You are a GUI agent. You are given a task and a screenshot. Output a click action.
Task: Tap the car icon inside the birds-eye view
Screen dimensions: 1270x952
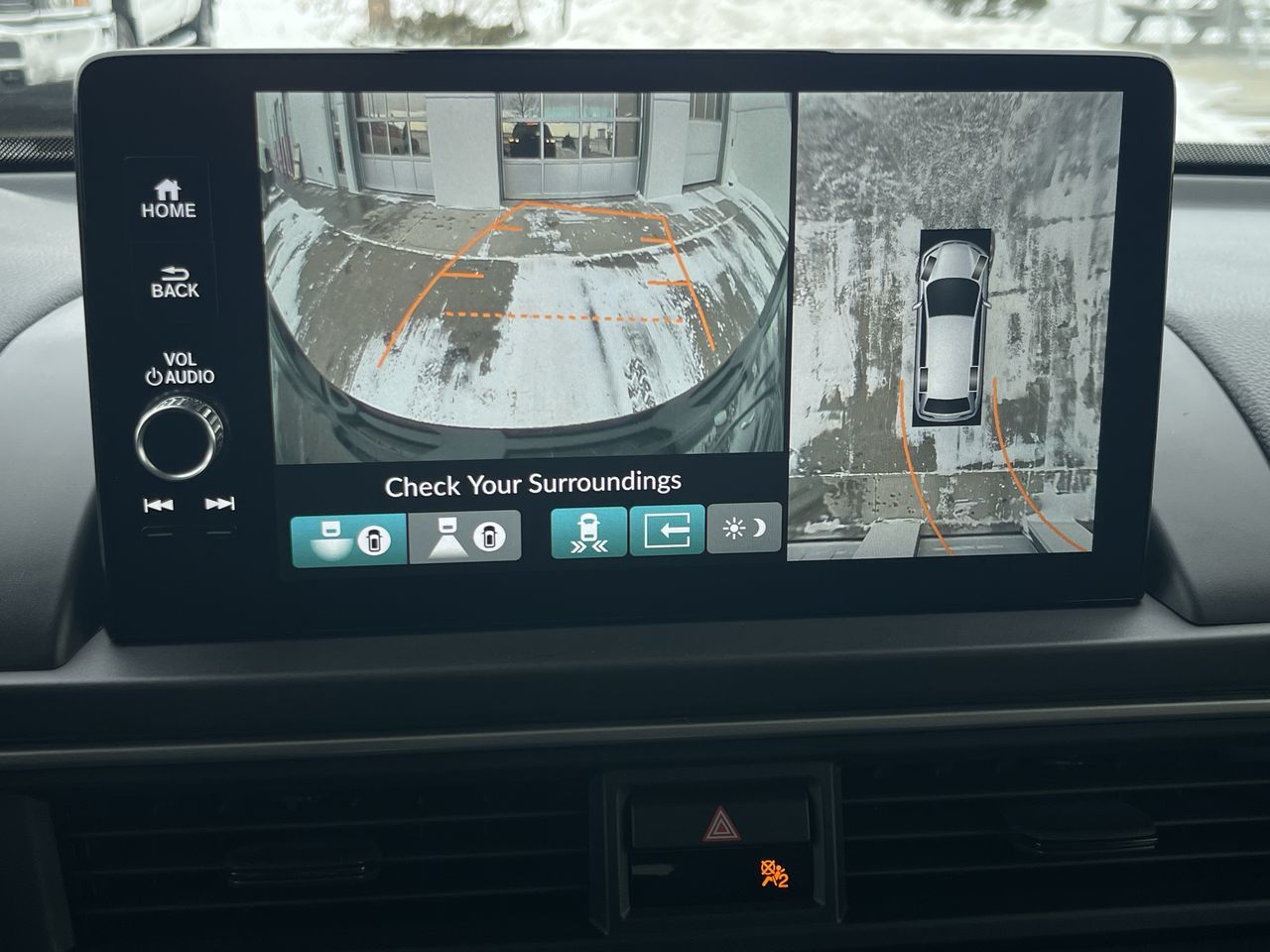pos(952,327)
